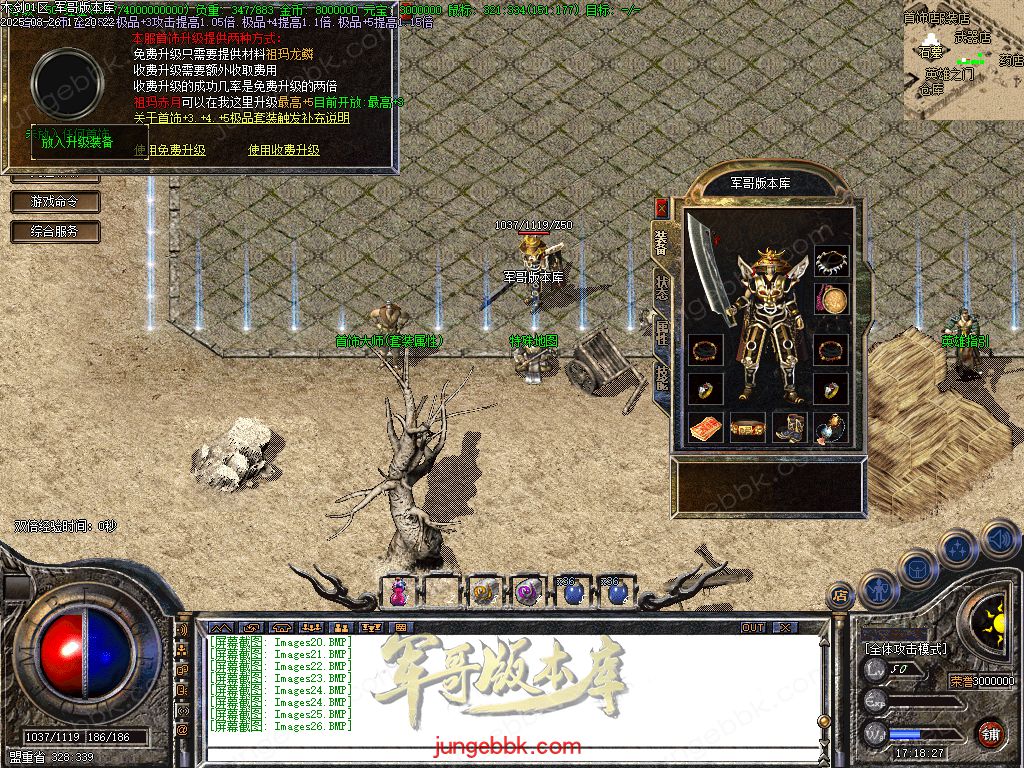Open the round 铺 shop button

pyautogui.click(x=990, y=733)
